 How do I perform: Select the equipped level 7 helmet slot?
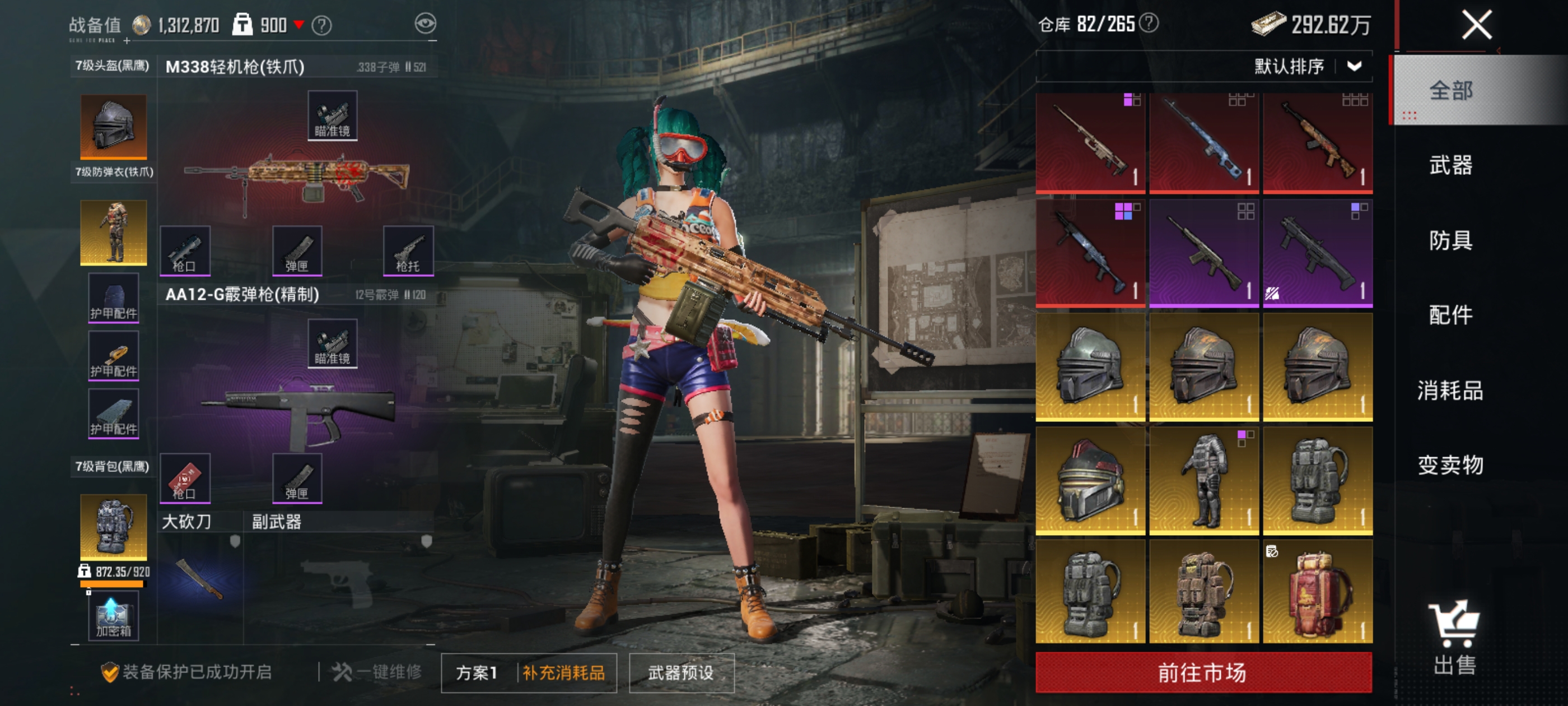pos(114,126)
